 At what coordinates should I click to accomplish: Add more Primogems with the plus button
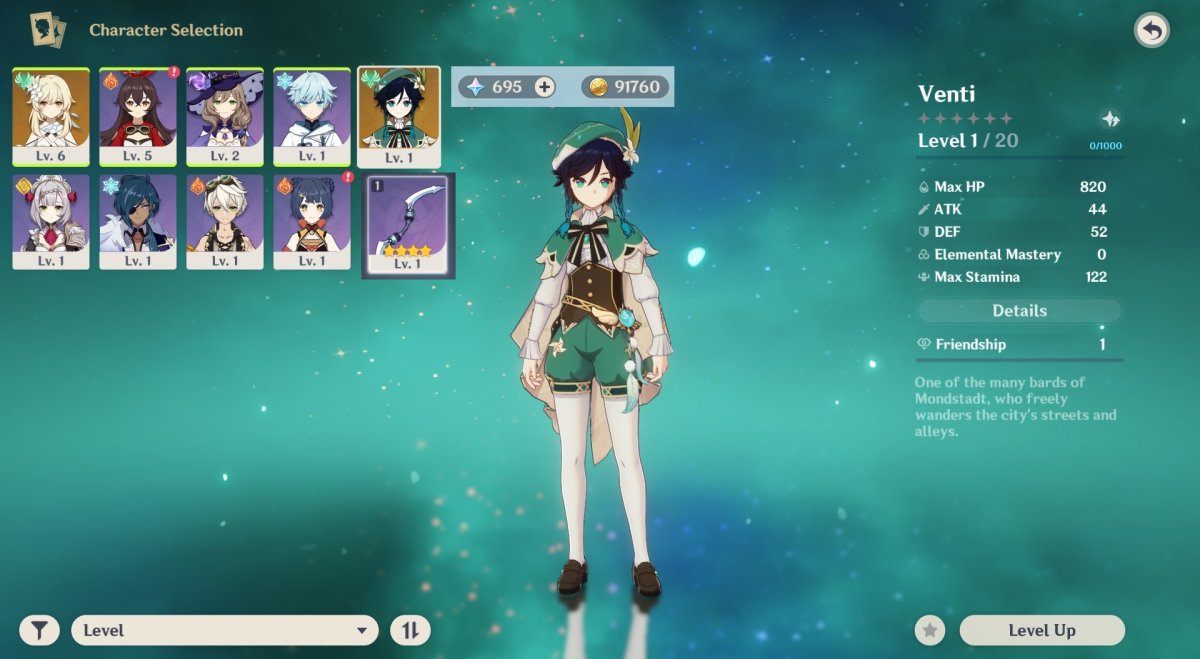click(544, 87)
